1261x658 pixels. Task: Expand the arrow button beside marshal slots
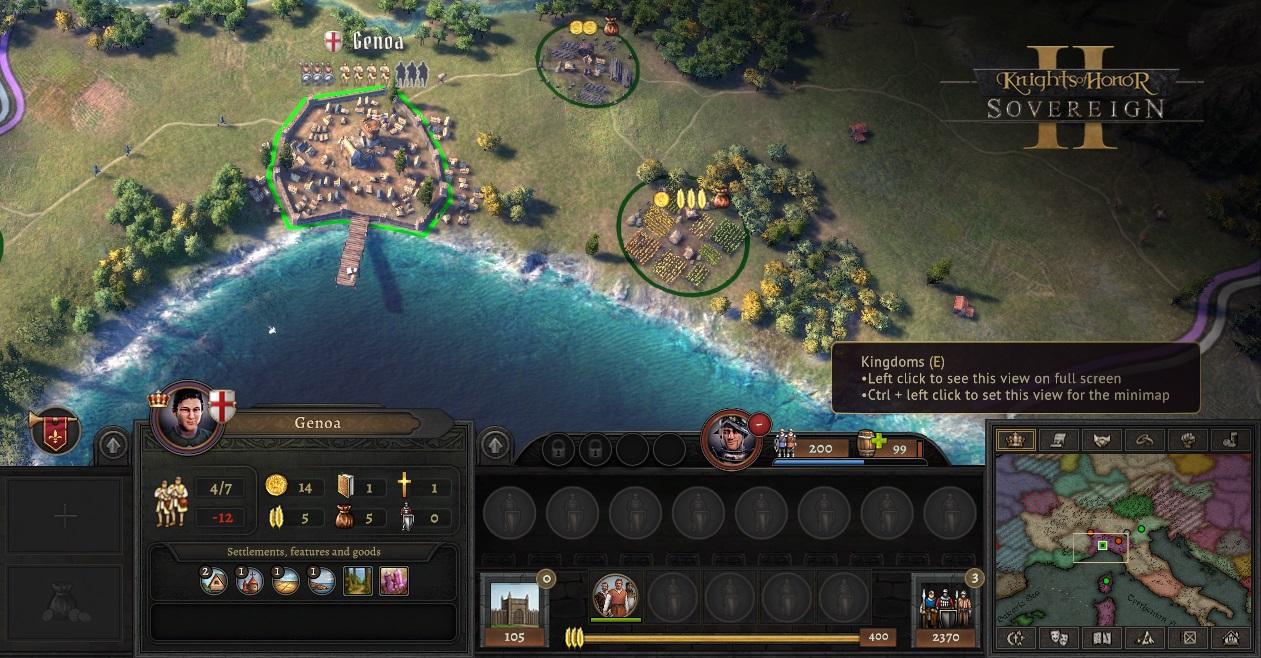[x=495, y=444]
